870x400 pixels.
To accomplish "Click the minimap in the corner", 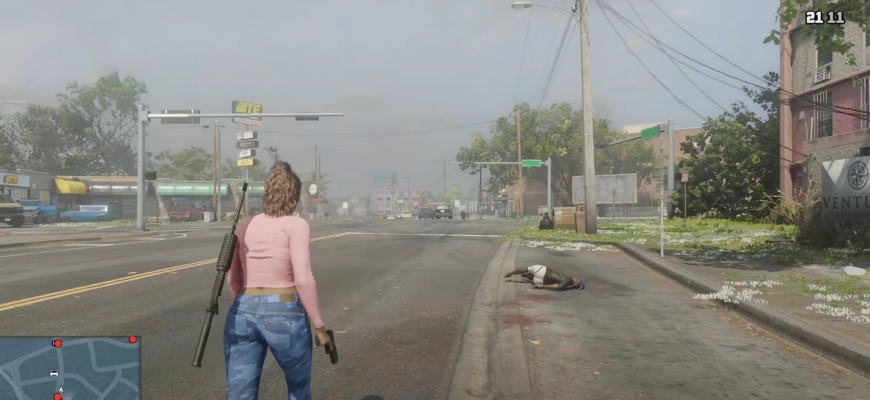I will 70,367.
